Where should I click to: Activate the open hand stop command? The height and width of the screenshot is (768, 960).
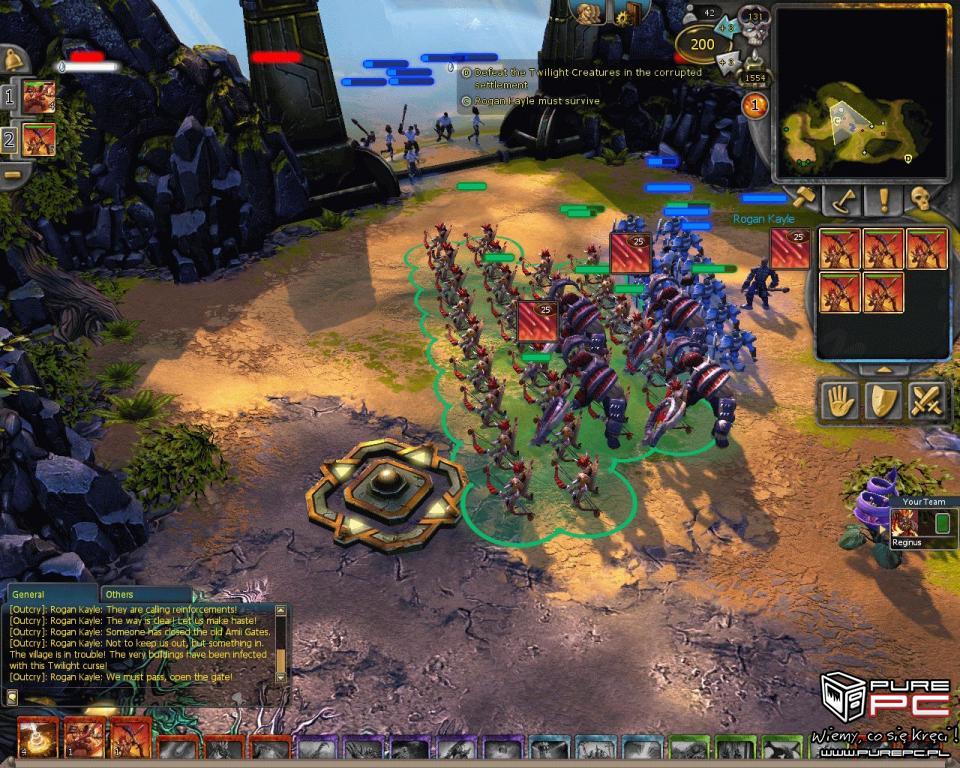coord(838,402)
